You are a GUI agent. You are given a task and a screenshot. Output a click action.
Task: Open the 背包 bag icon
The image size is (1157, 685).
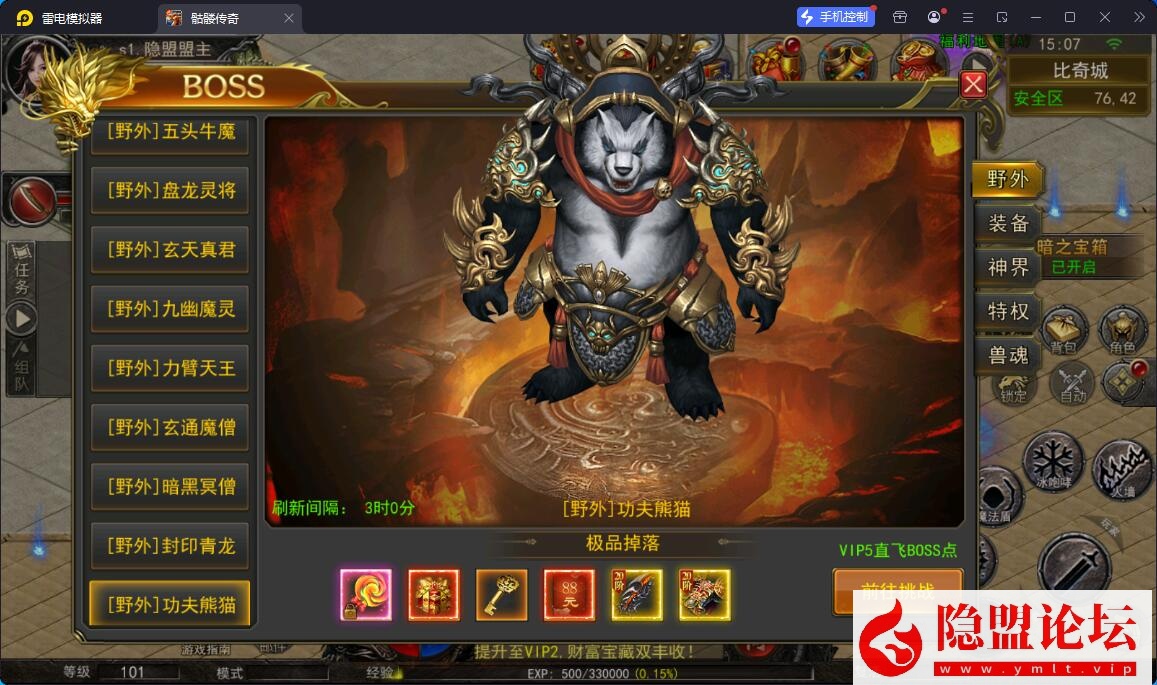pyautogui.click(x=1062, y=330)
